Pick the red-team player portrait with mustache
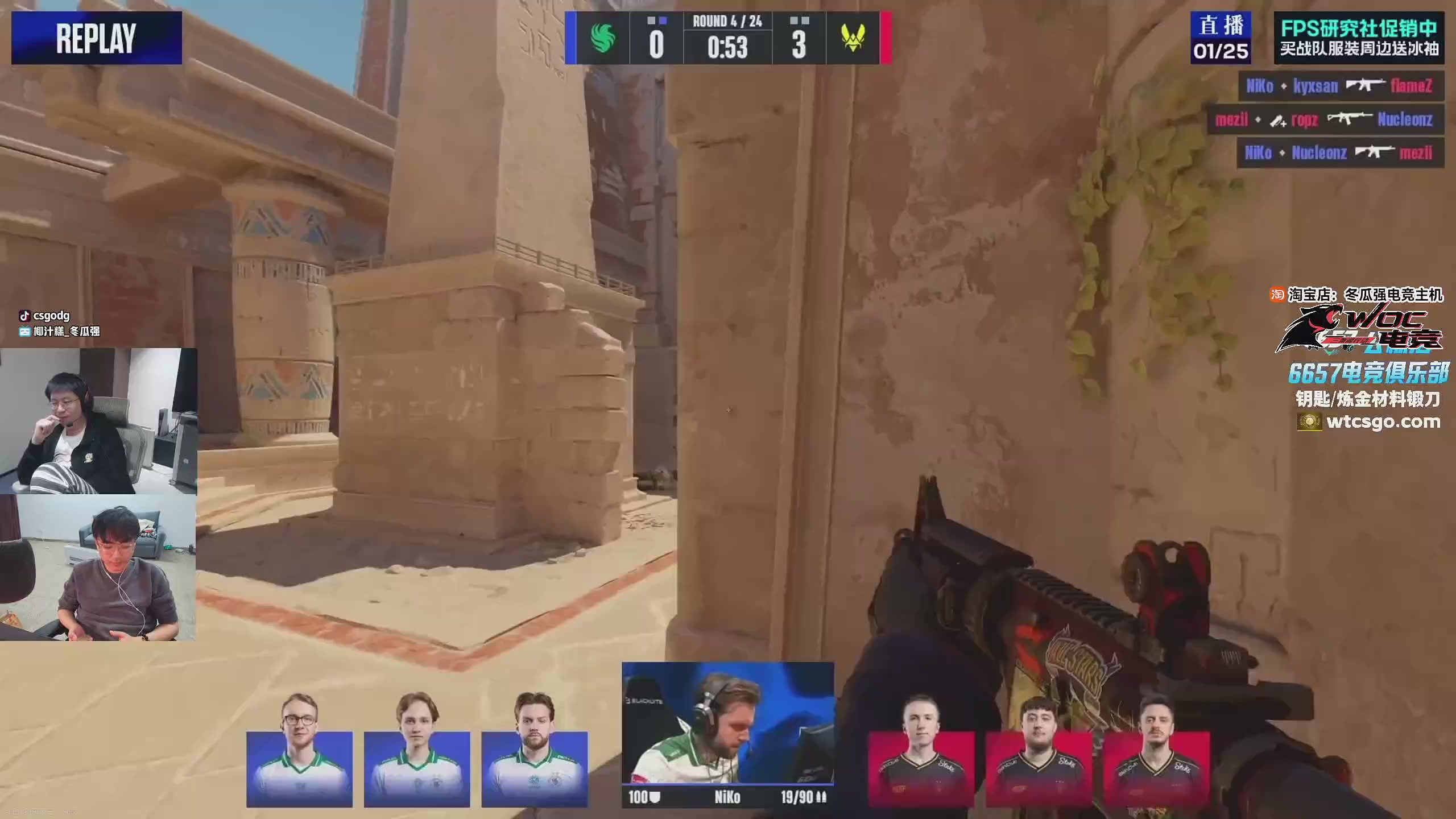Viewport: 1456px width, 819px height. tap(1156, 751)
